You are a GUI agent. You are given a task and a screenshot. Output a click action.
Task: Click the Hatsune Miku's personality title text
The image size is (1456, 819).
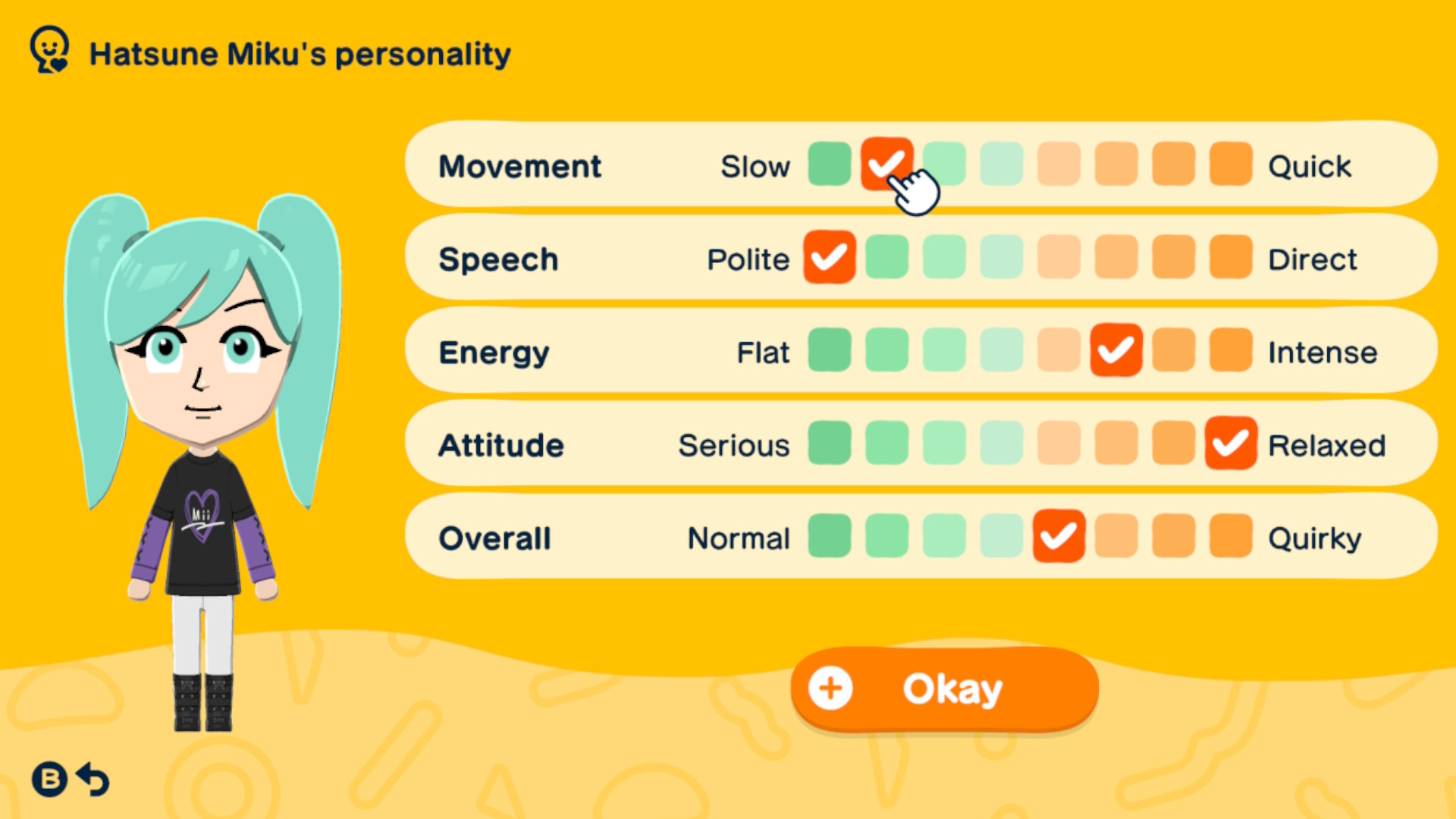[x=300, y=53]
